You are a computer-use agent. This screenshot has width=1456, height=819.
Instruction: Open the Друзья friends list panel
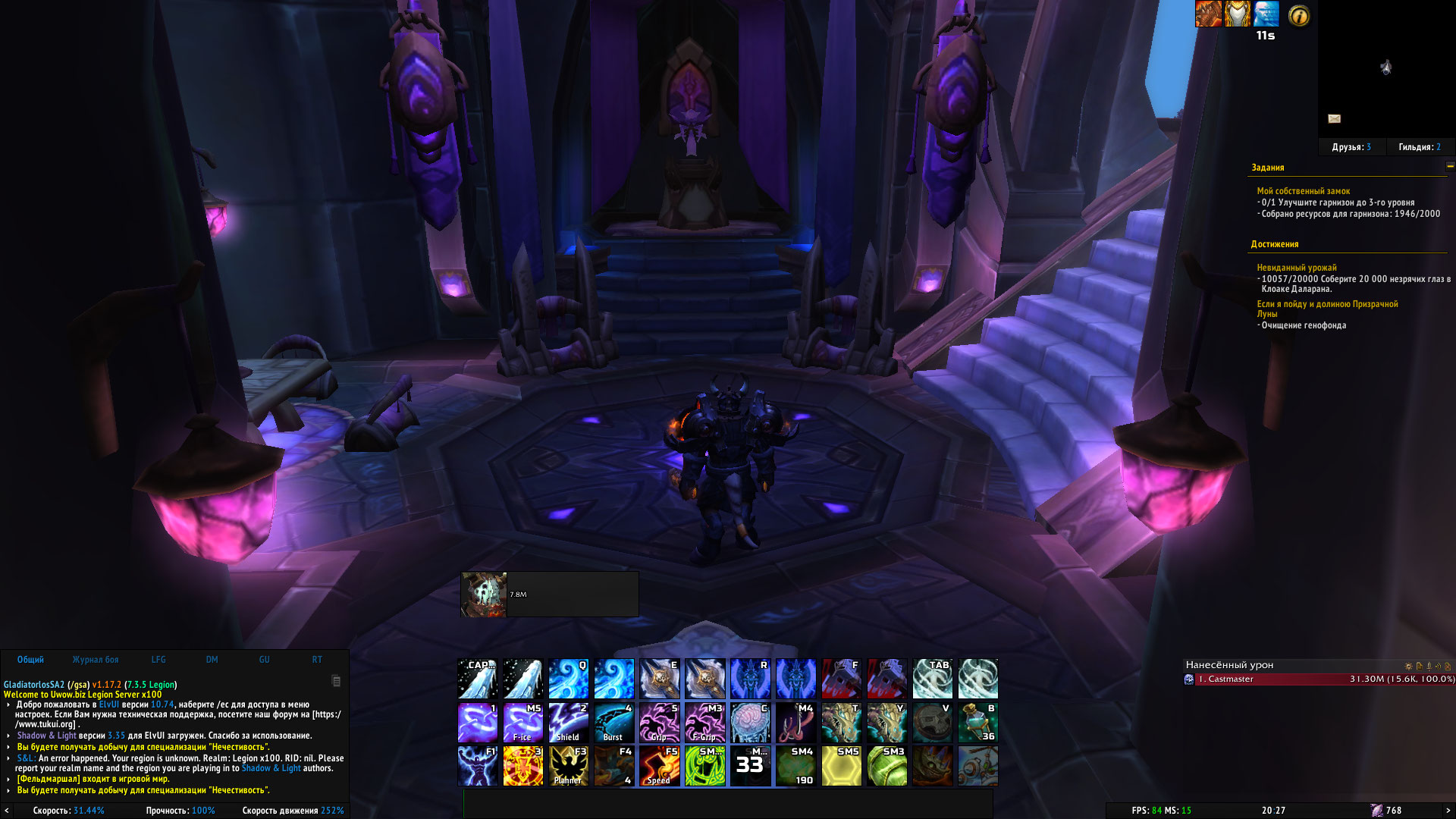point(1351,147)
